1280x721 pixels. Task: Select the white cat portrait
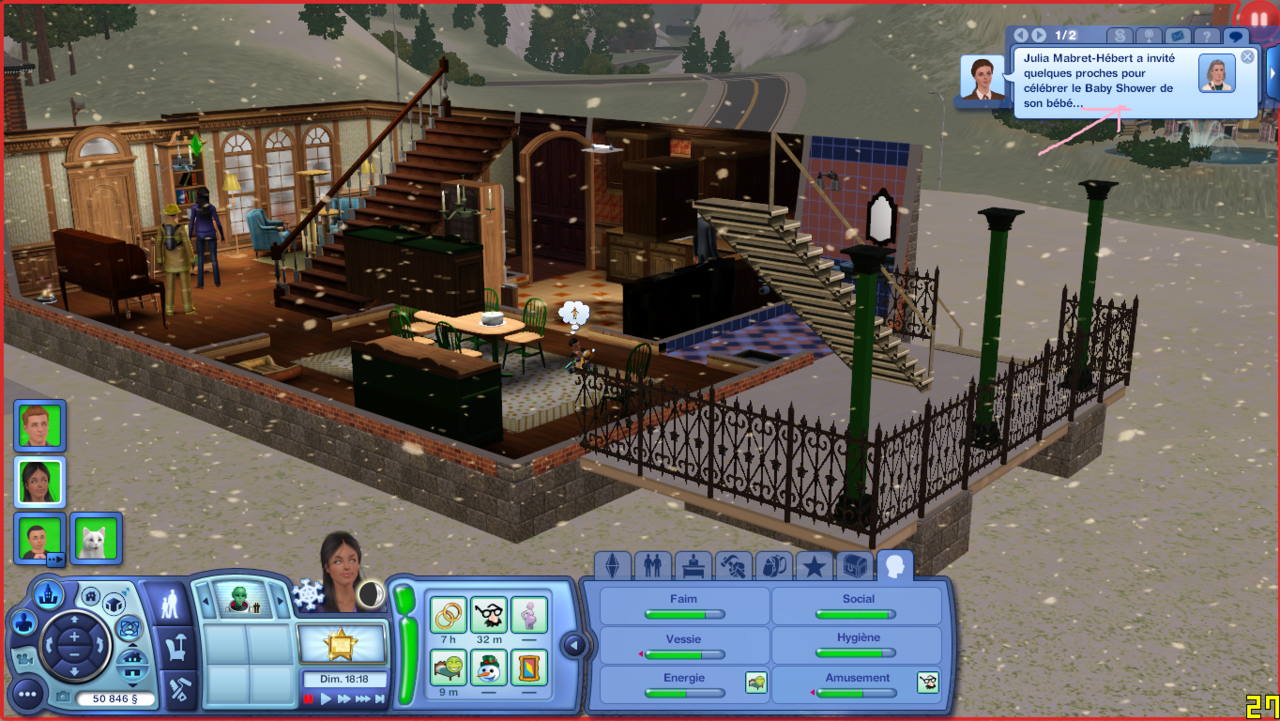[x=96, y=540]
